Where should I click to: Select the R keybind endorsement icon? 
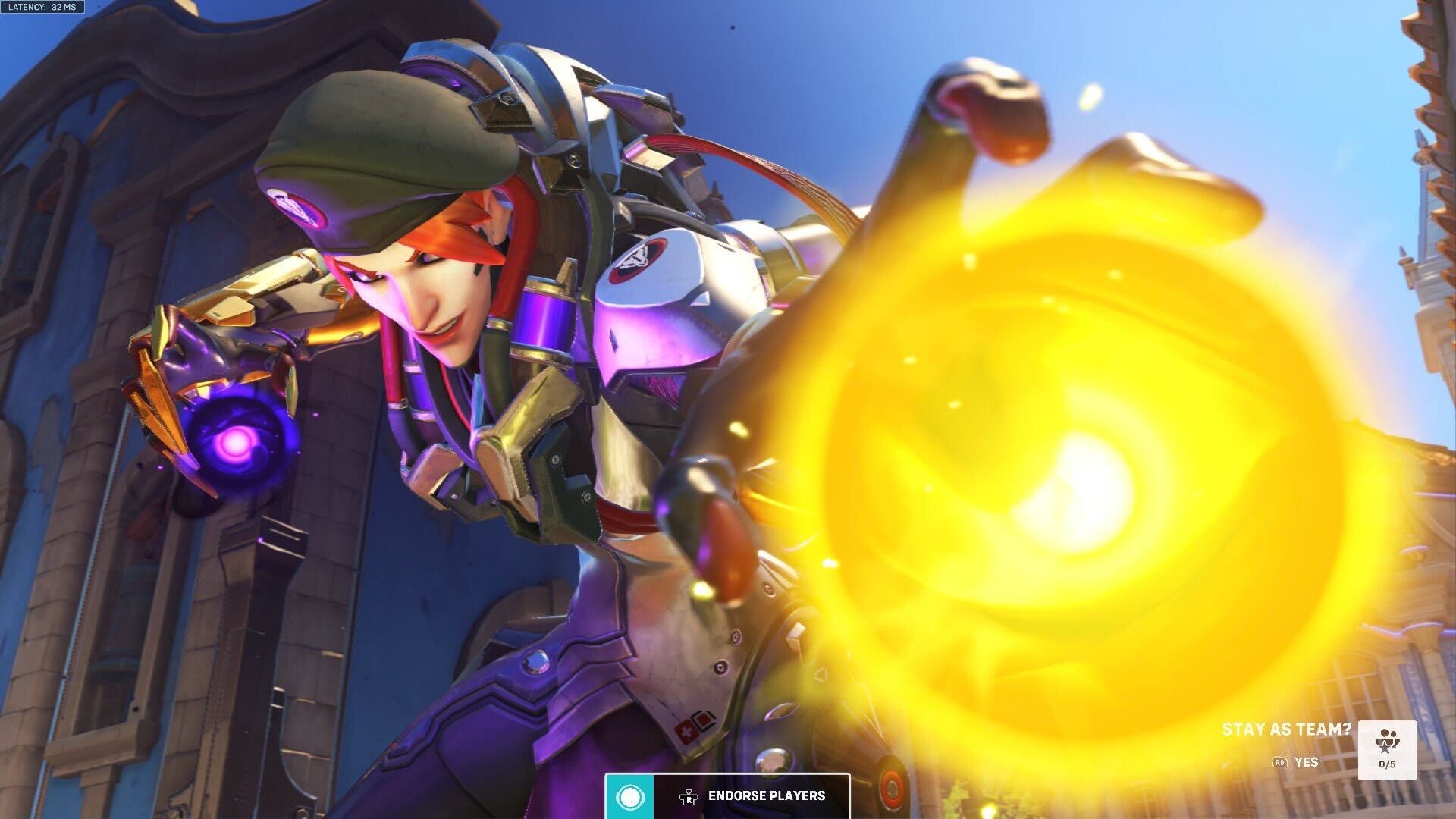click(x=689, y=796)
